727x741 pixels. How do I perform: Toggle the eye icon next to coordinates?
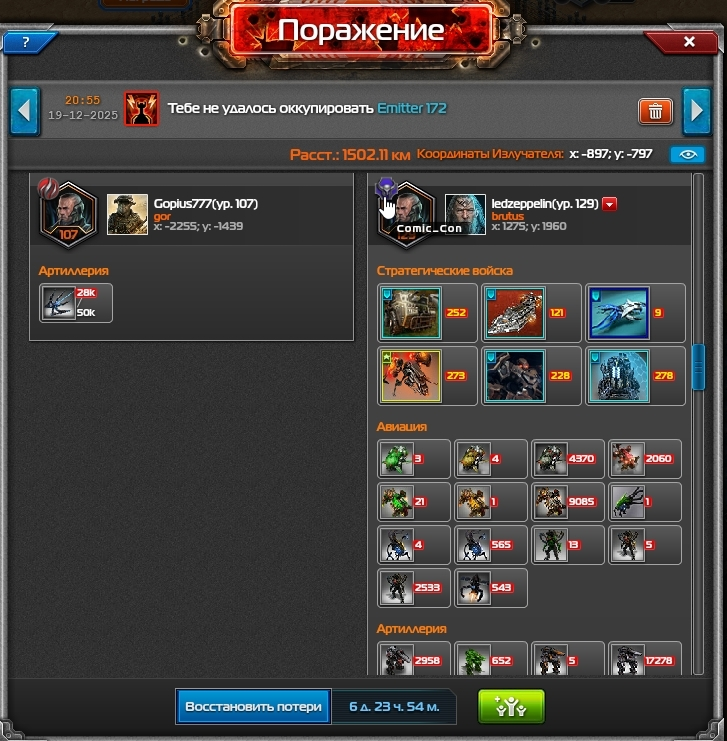click(x=687, y=155)
